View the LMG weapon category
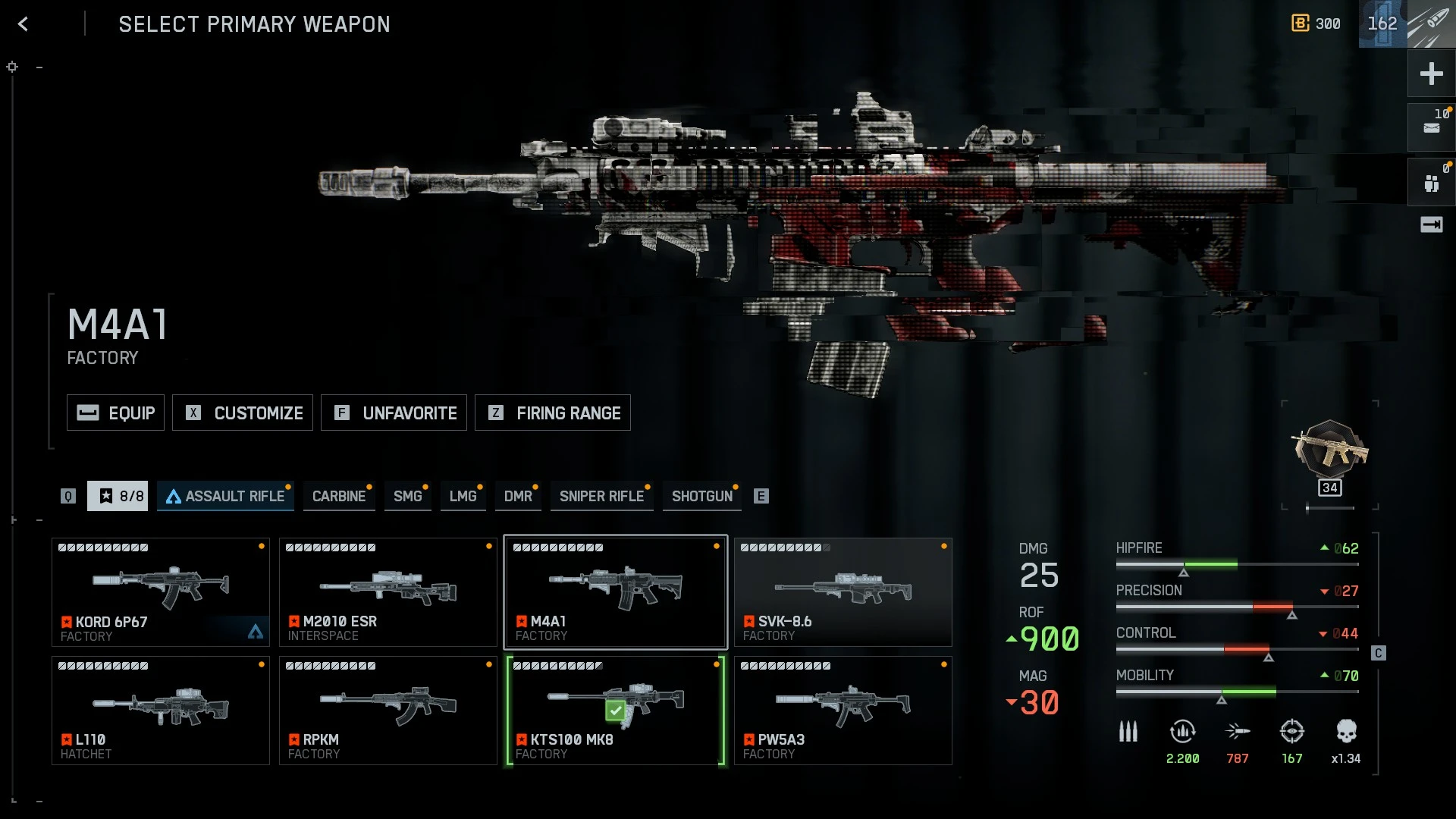The image size is (1456, 819). pos(463,496)
